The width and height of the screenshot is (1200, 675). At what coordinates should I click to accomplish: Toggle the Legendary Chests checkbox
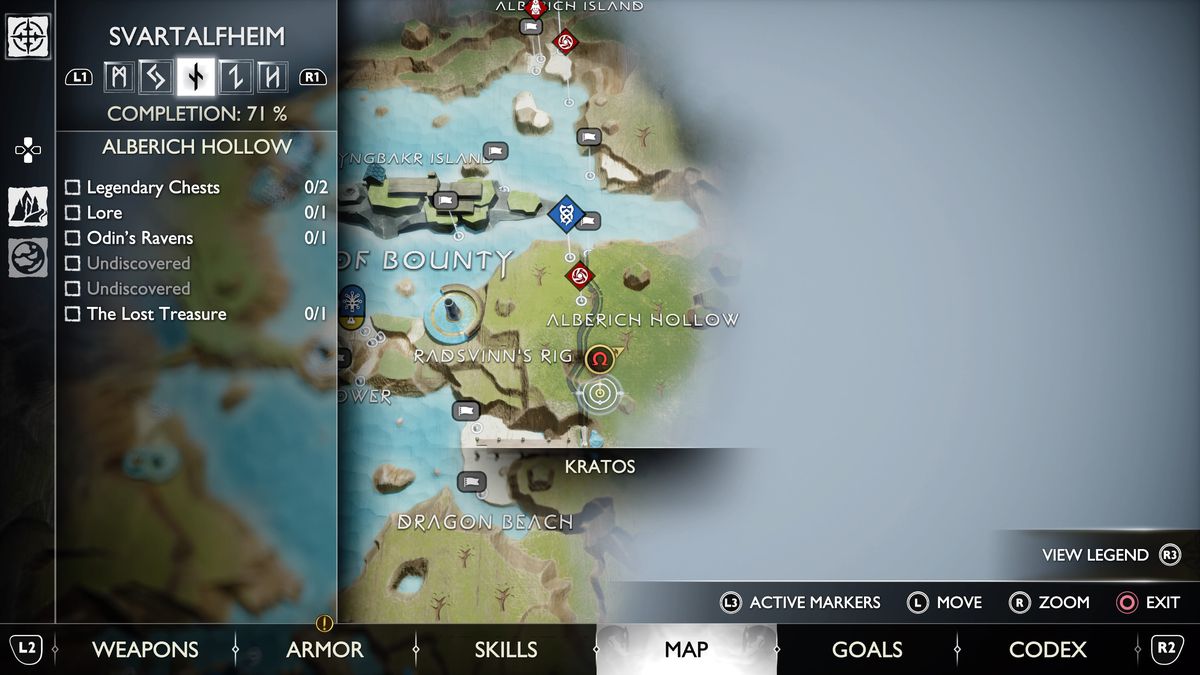pos(73,188)
